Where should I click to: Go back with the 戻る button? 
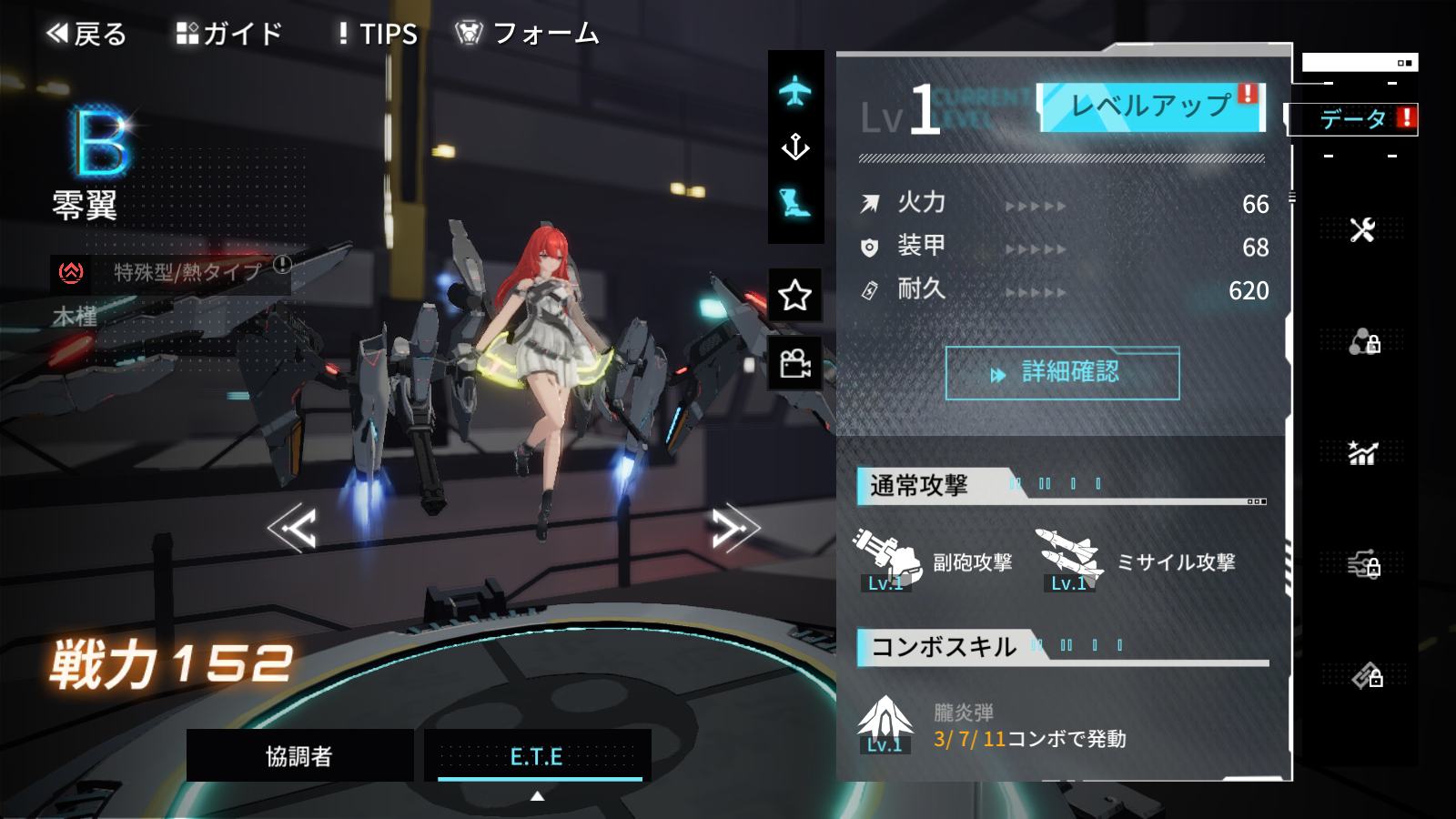click(x=86, y=35)
